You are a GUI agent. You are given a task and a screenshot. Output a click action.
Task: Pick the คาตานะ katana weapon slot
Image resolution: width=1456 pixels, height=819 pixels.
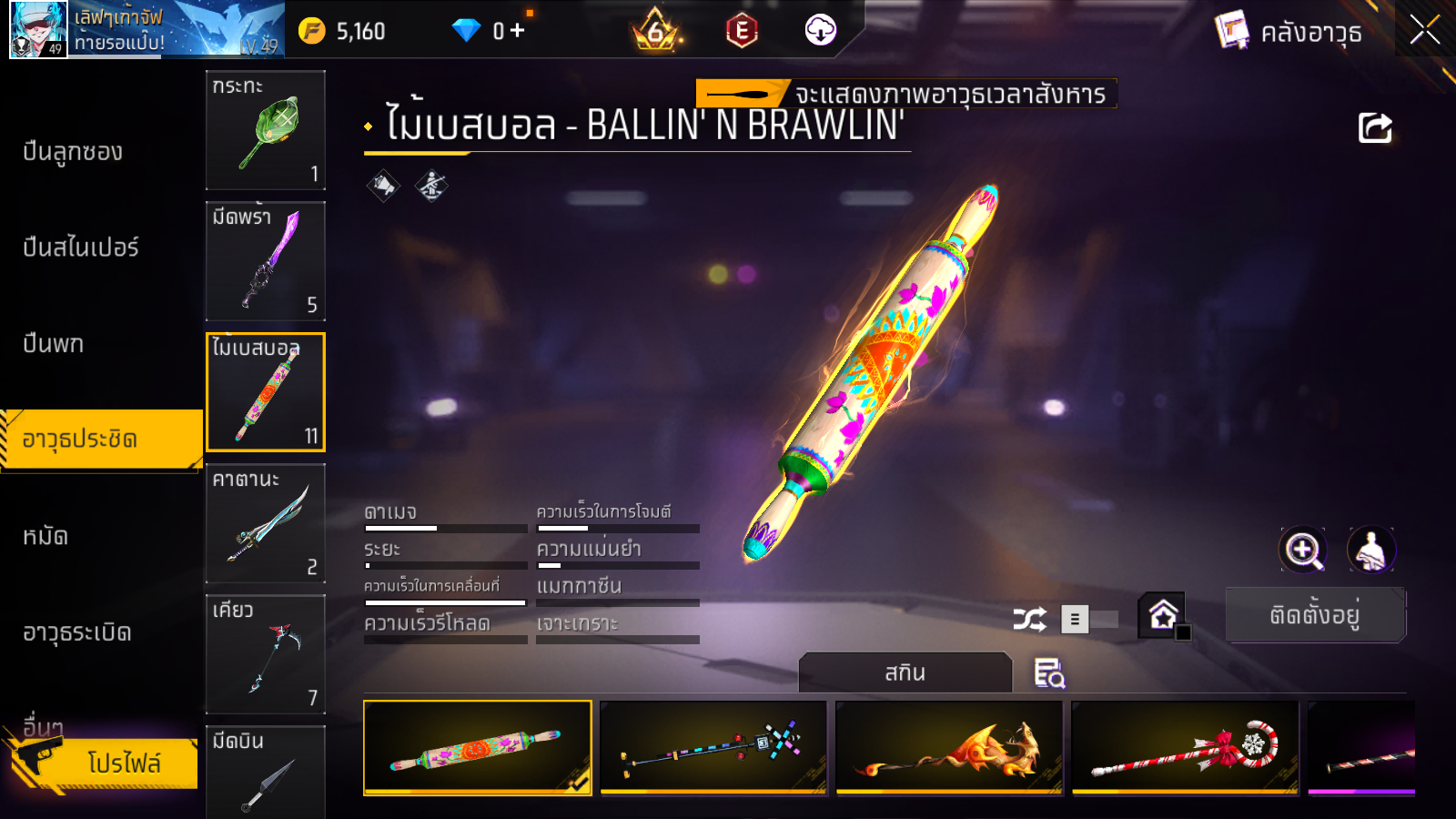pos(265,523)
